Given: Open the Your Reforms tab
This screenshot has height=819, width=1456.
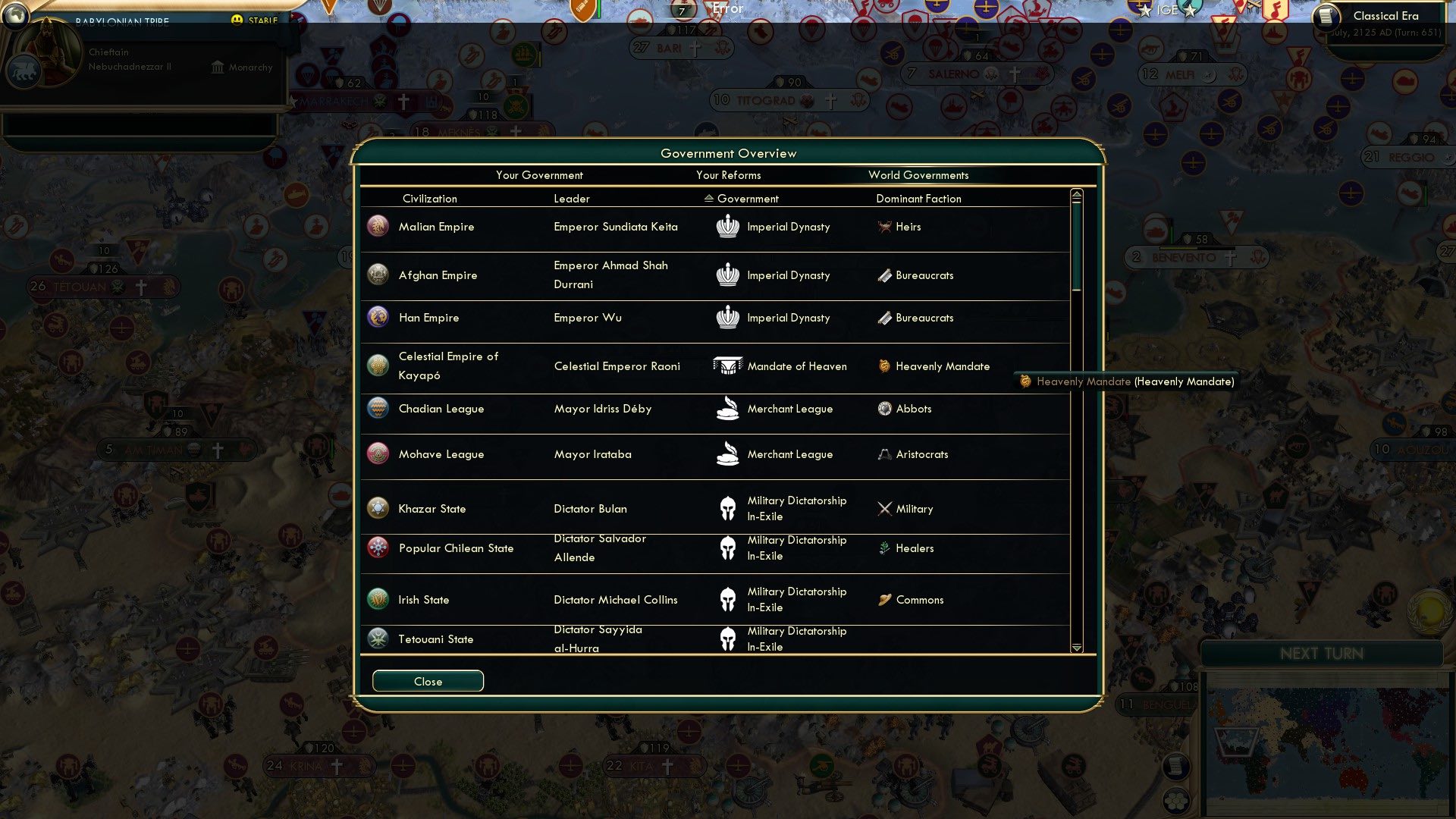Looking at the screenshot, I should (x=729, y=175).
